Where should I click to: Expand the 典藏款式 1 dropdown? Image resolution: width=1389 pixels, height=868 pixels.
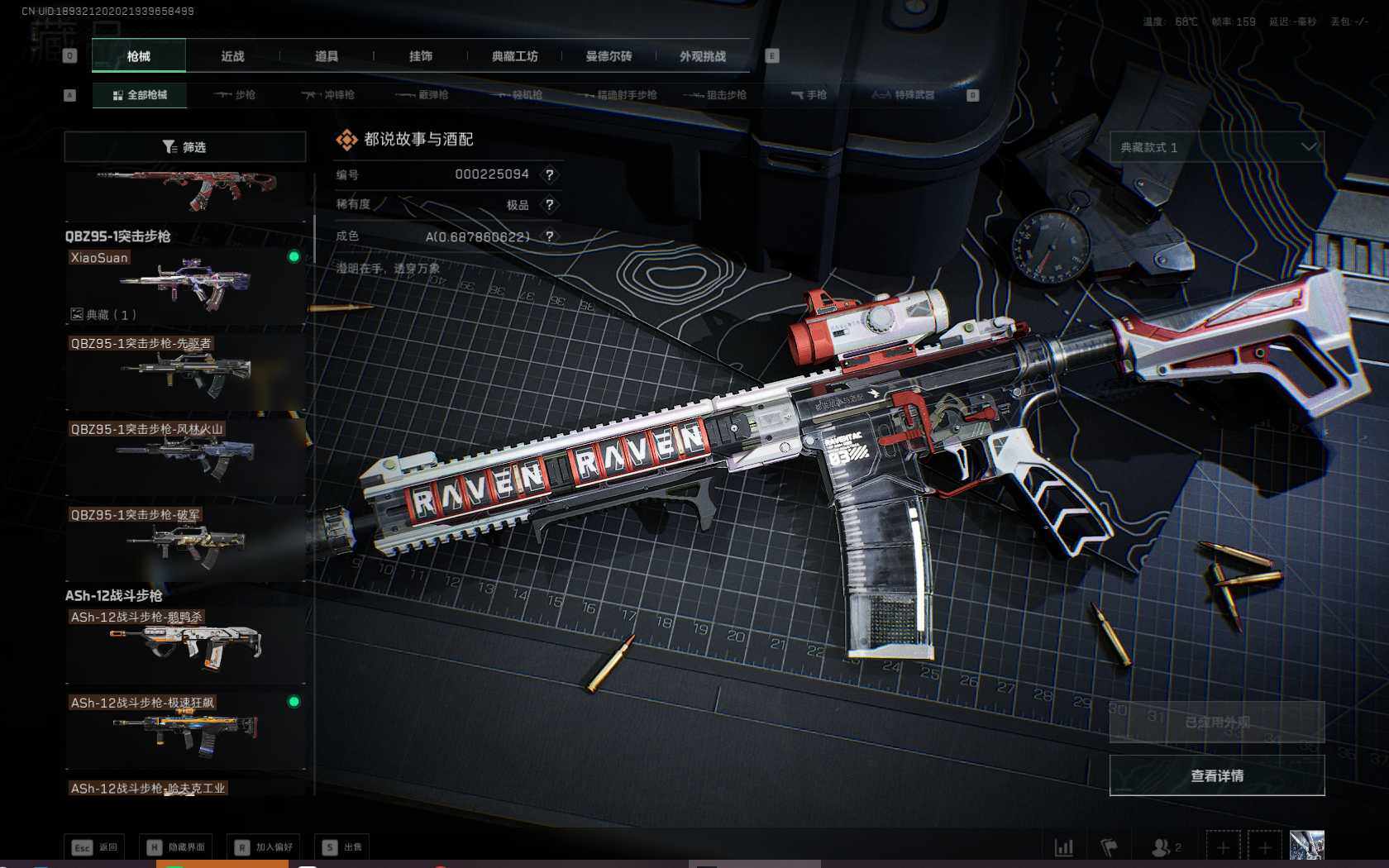pos(1216,147)
